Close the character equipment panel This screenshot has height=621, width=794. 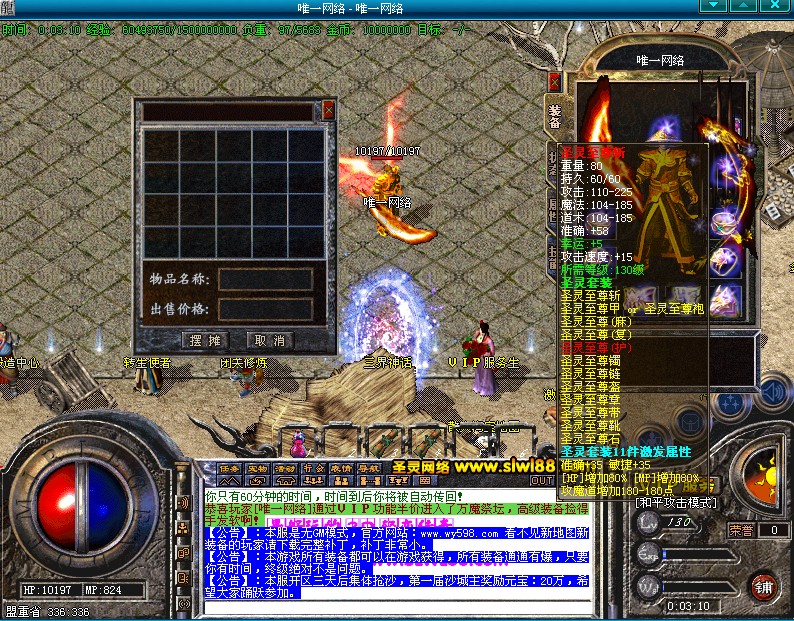pyautogui.click(x=554, y=83)
